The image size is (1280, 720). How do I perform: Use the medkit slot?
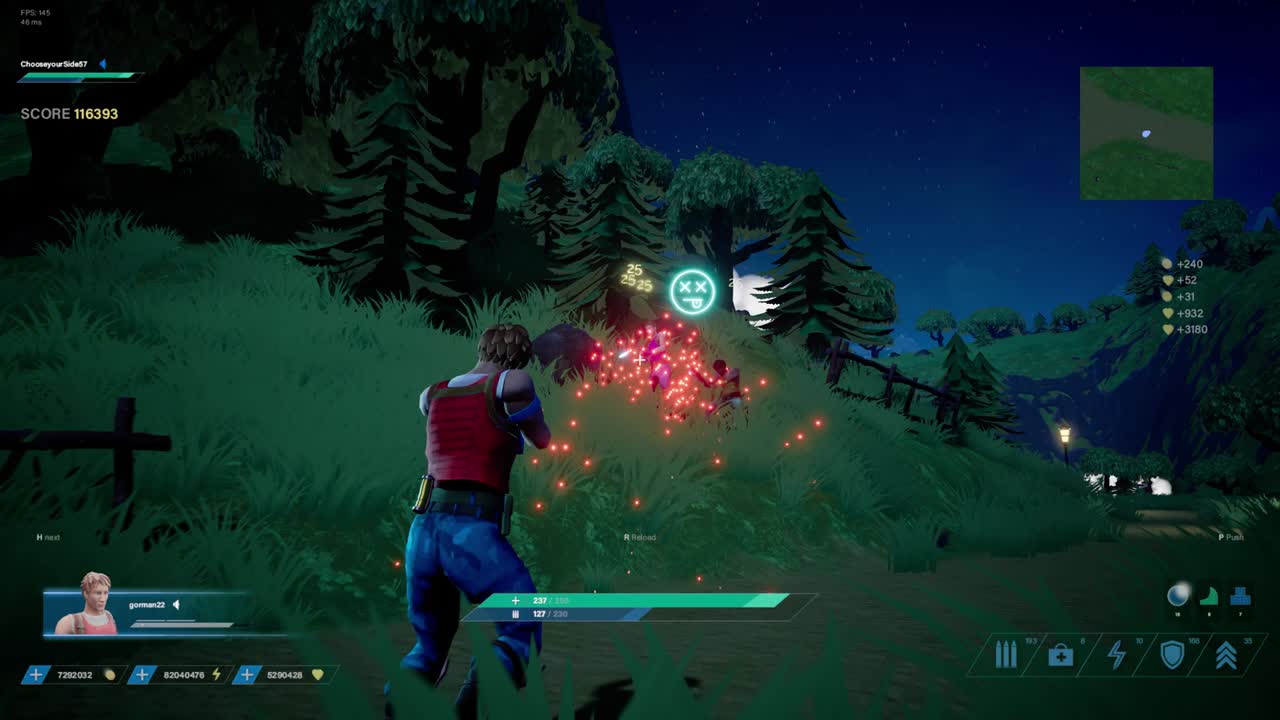click(x=1060, y=655)
